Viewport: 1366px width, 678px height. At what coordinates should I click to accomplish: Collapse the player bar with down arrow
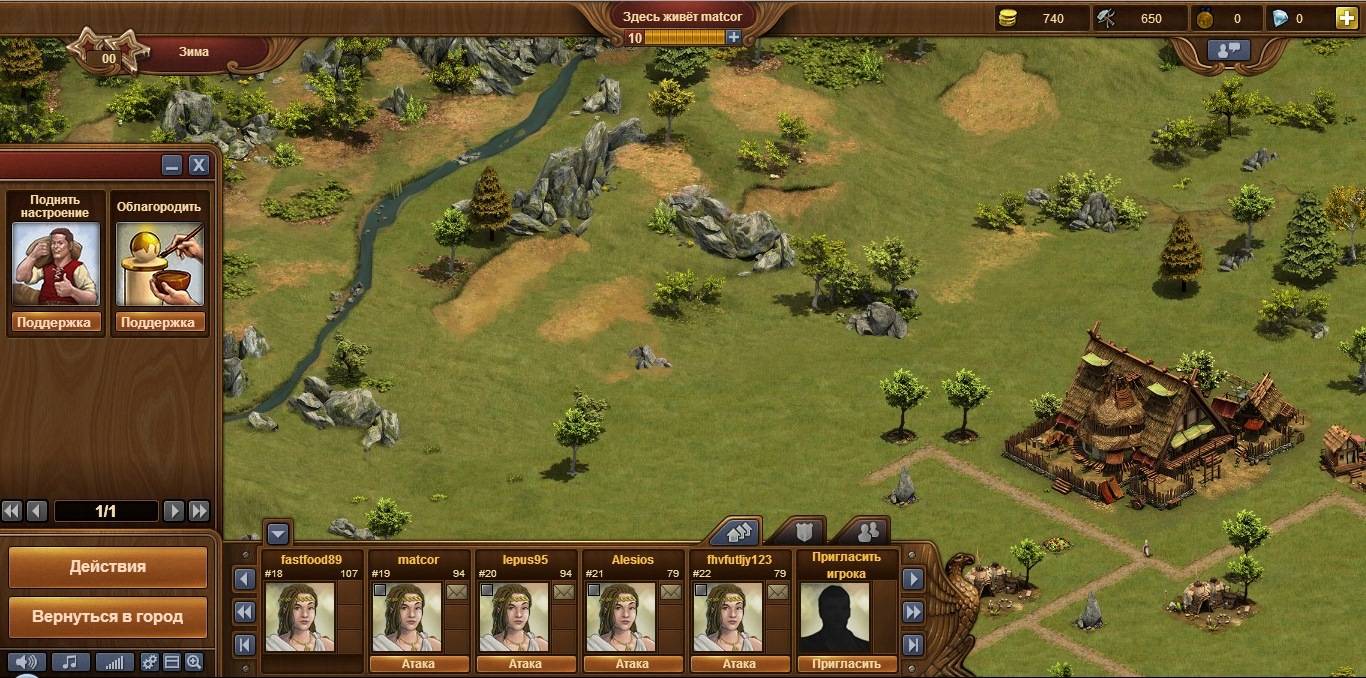pos(278,533)
